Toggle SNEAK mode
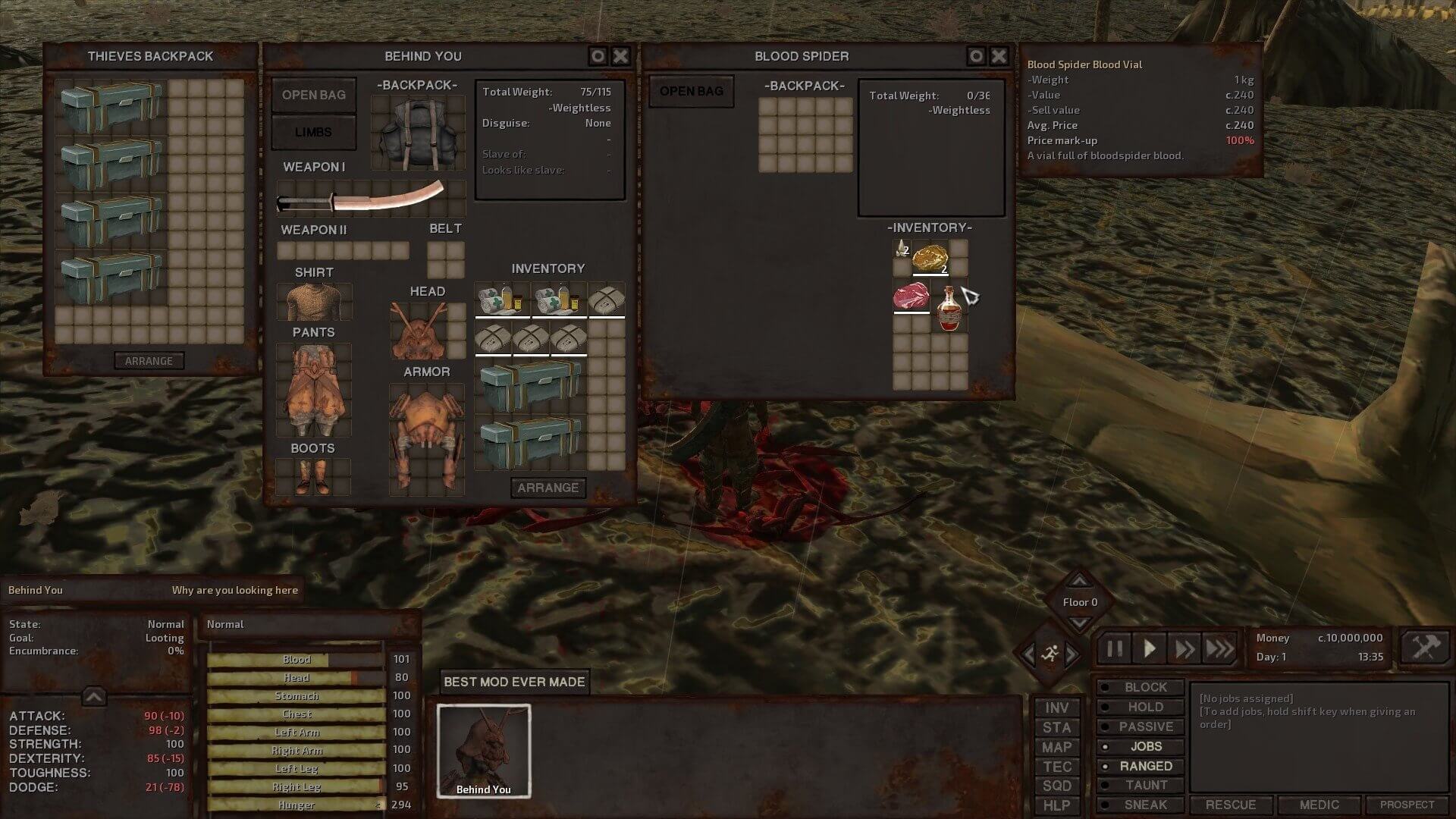 click(1145, 805)
